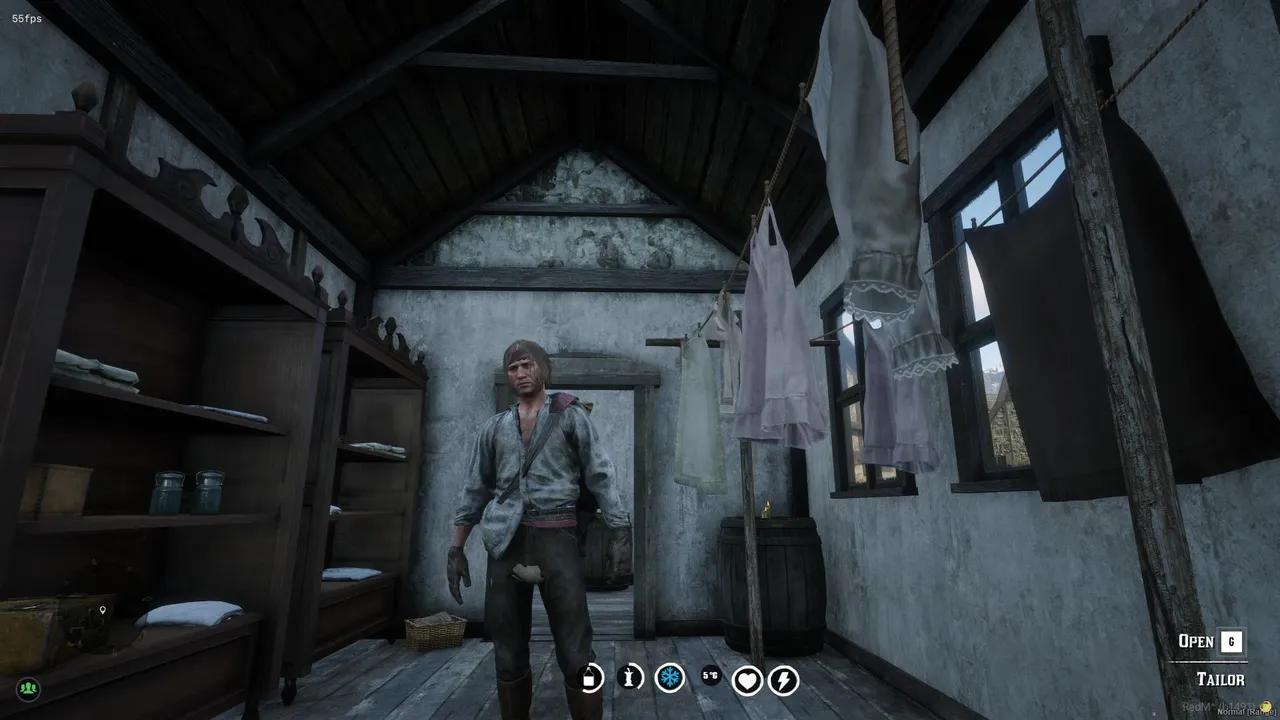This screenshot has height=720, width=1280.
Task: Open the green players group icon
Action: click(x=28, y=689)
